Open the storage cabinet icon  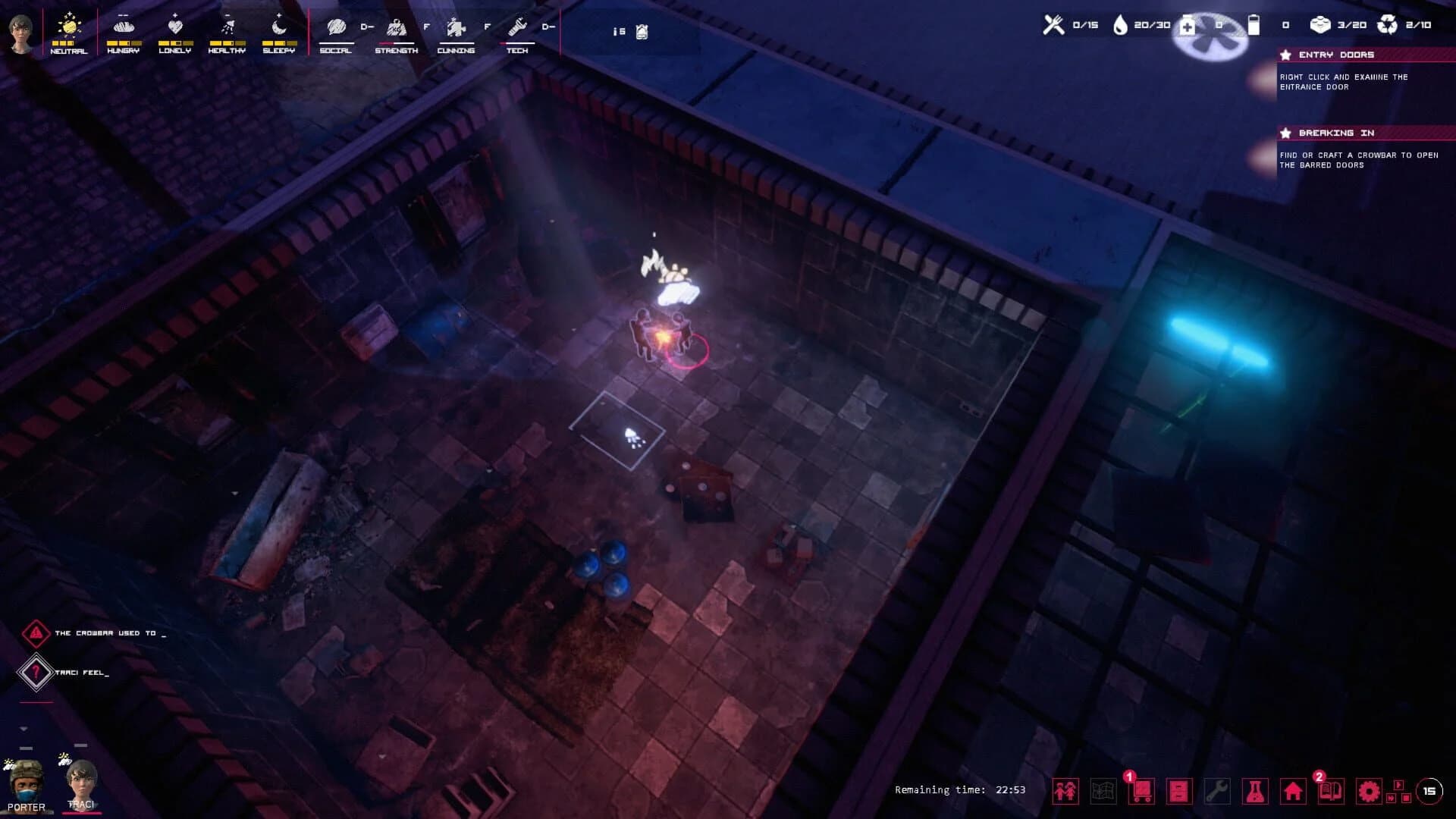pyautogui.click(x=1180, y=791)
